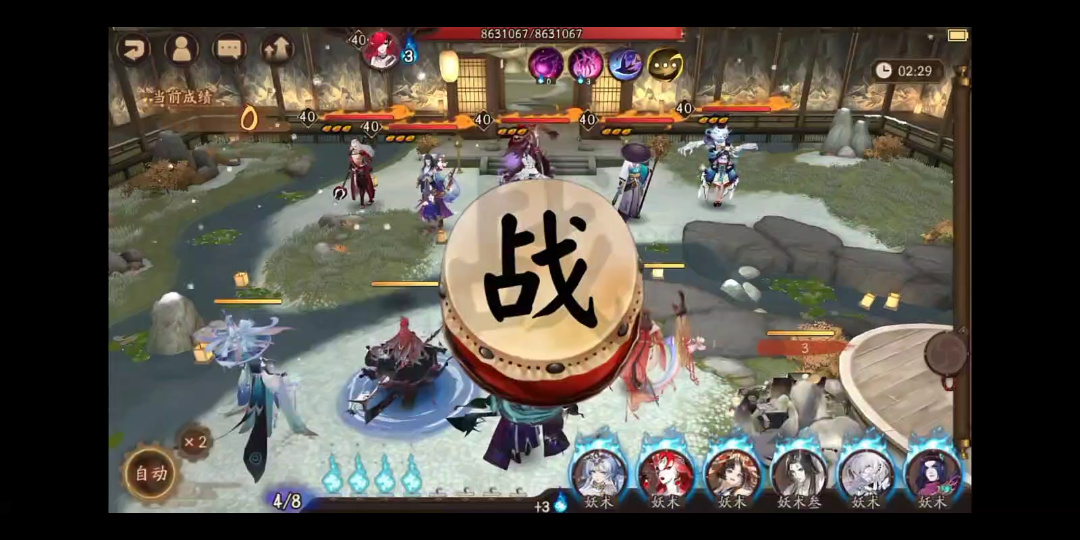Activate the pink flame skill icon
The height and width of the screenshot is (540, 1080).
point(585,64)
